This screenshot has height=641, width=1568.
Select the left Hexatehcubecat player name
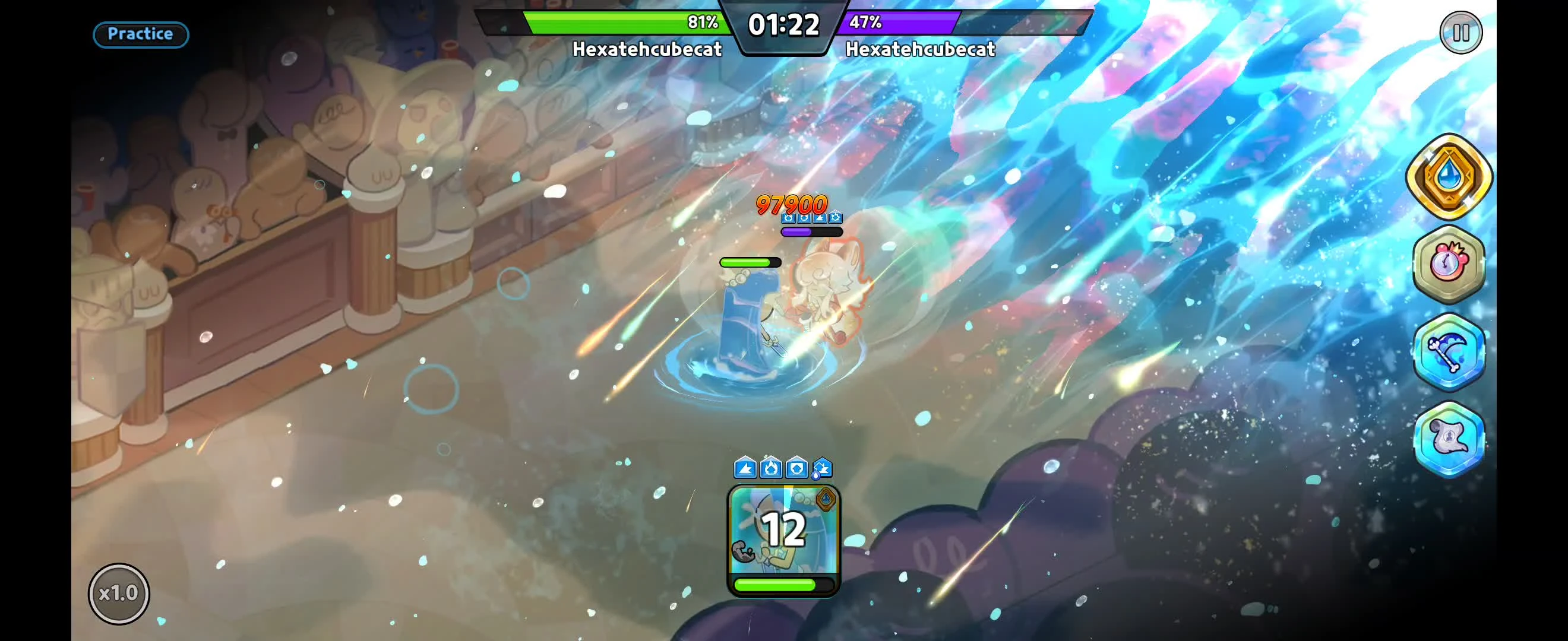647,49
